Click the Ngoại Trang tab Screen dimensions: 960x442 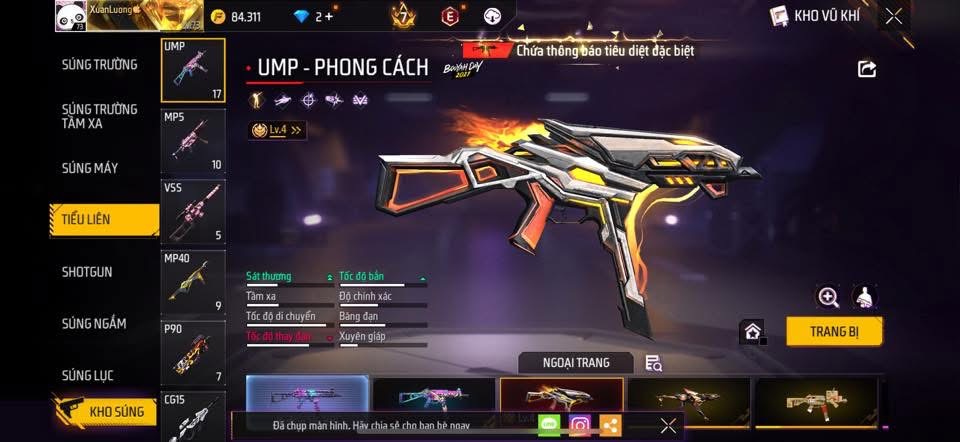click(x=577, y=362)
